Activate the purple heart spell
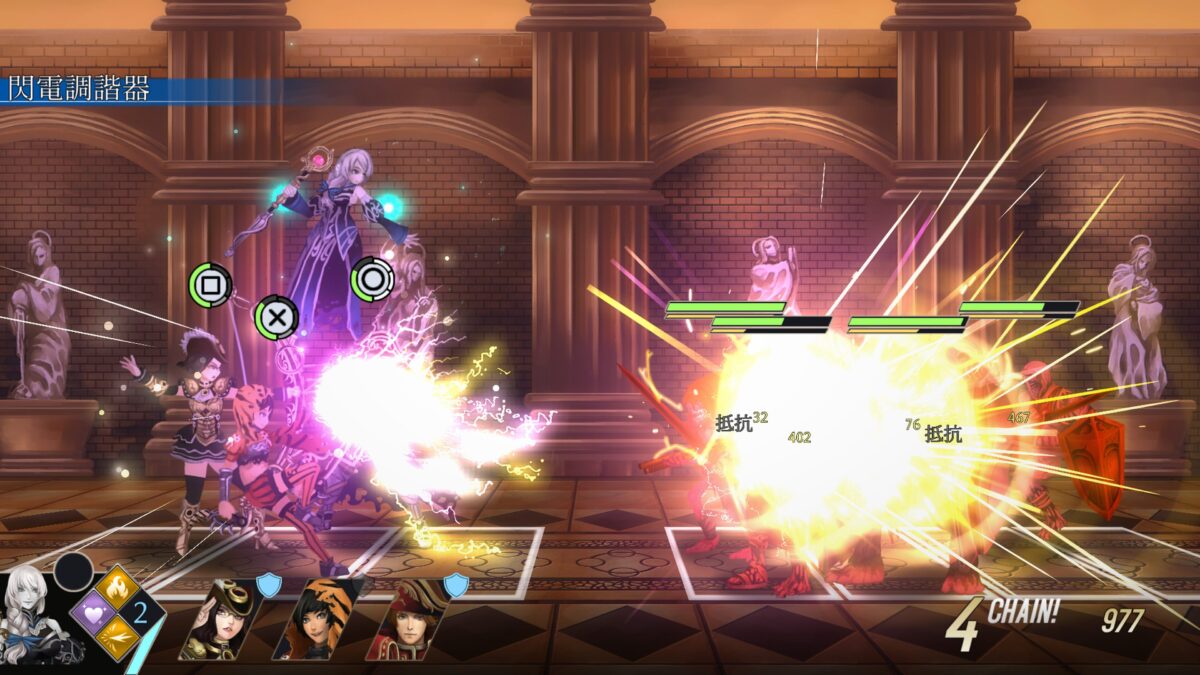This screenshot has height=675, width=1200. click(92, 611)
